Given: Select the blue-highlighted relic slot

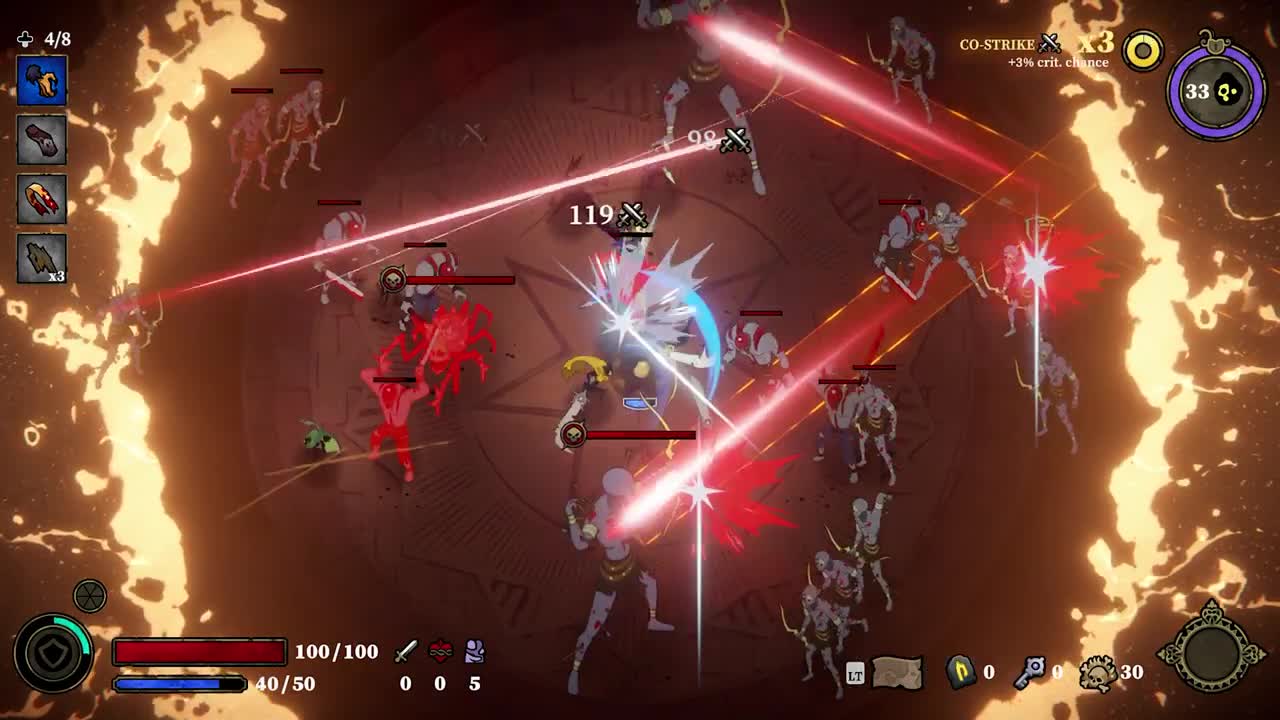Looking at the screenshot, I should (42, 81).
